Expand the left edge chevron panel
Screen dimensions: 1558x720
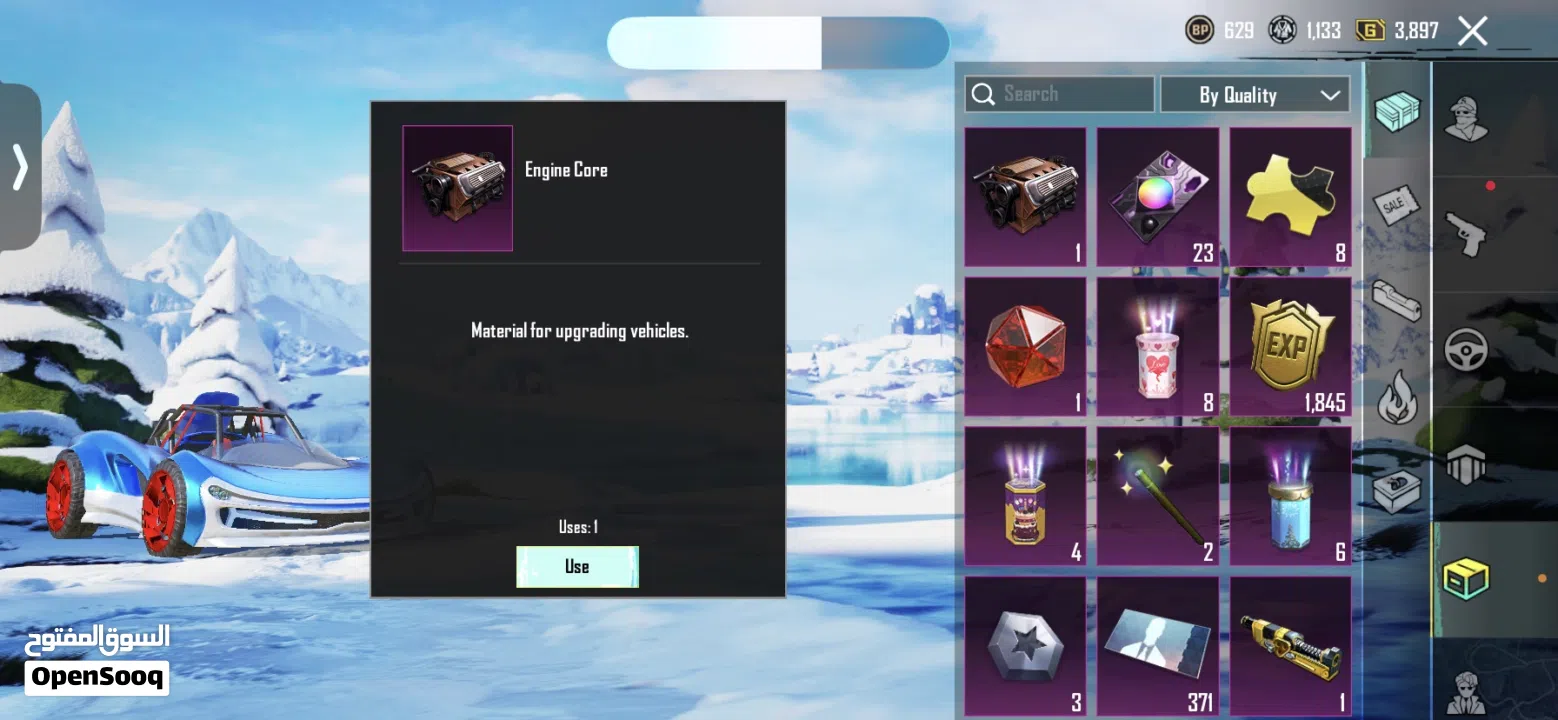[x=18, y=169]
